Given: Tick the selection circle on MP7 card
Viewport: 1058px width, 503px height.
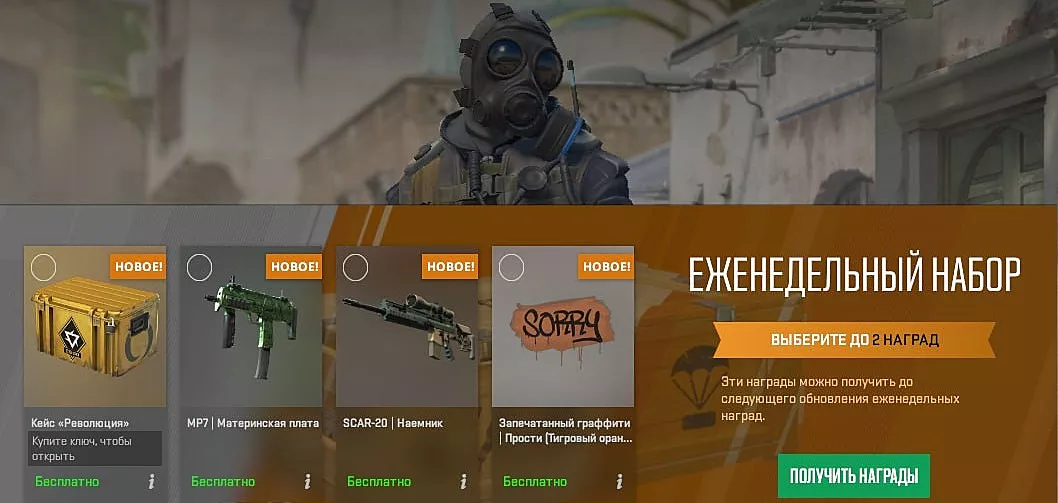Looking at the screenshot, I should tap(200, 267).
